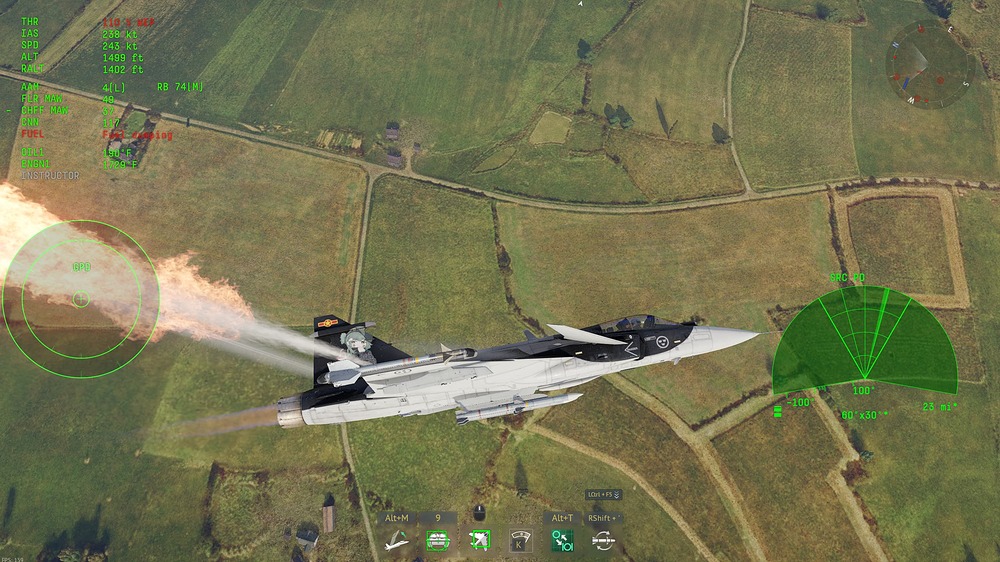Click the circular tactical minimap
1000x562 pixels.
point(929,64)
